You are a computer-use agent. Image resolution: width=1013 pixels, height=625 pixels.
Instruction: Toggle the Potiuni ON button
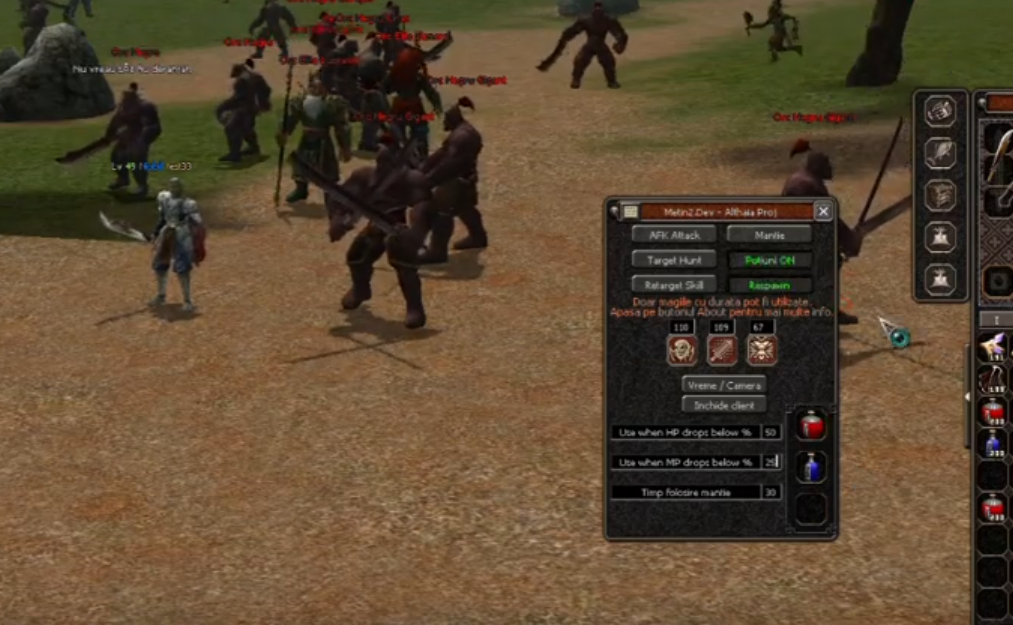[769, 260]
